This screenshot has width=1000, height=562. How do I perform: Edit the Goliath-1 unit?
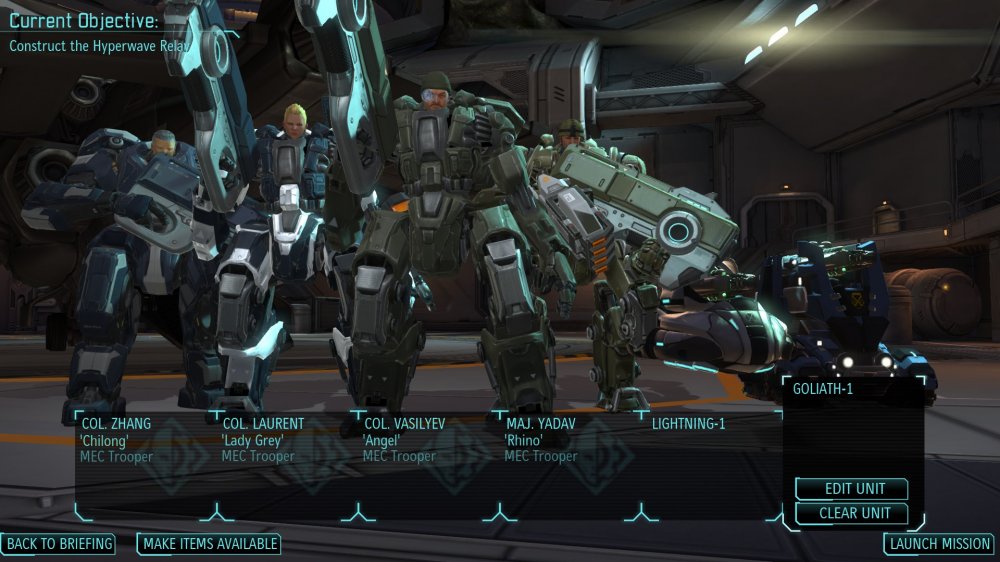[851, 489]
